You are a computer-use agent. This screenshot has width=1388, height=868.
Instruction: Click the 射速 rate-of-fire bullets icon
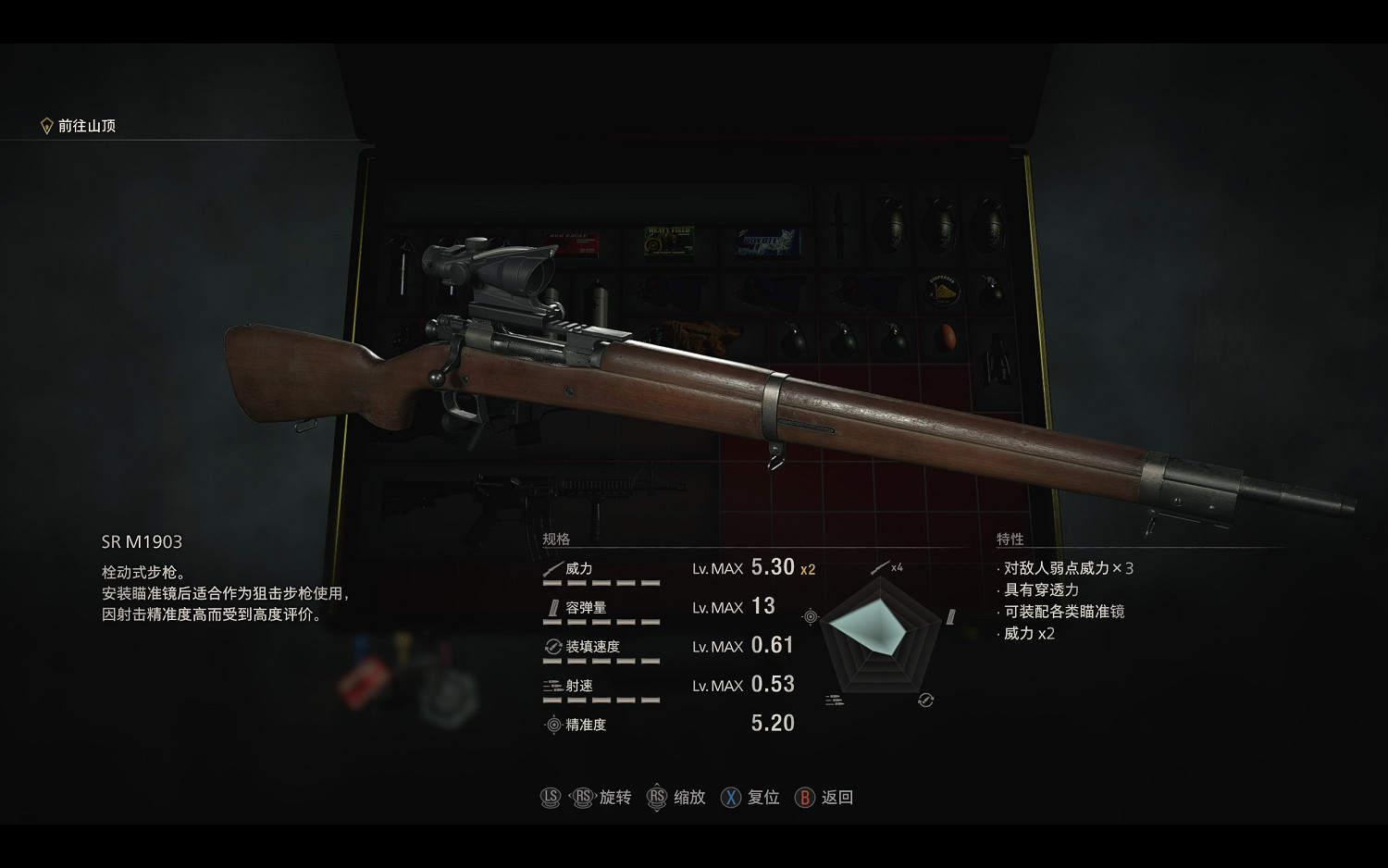click(553, 685)
